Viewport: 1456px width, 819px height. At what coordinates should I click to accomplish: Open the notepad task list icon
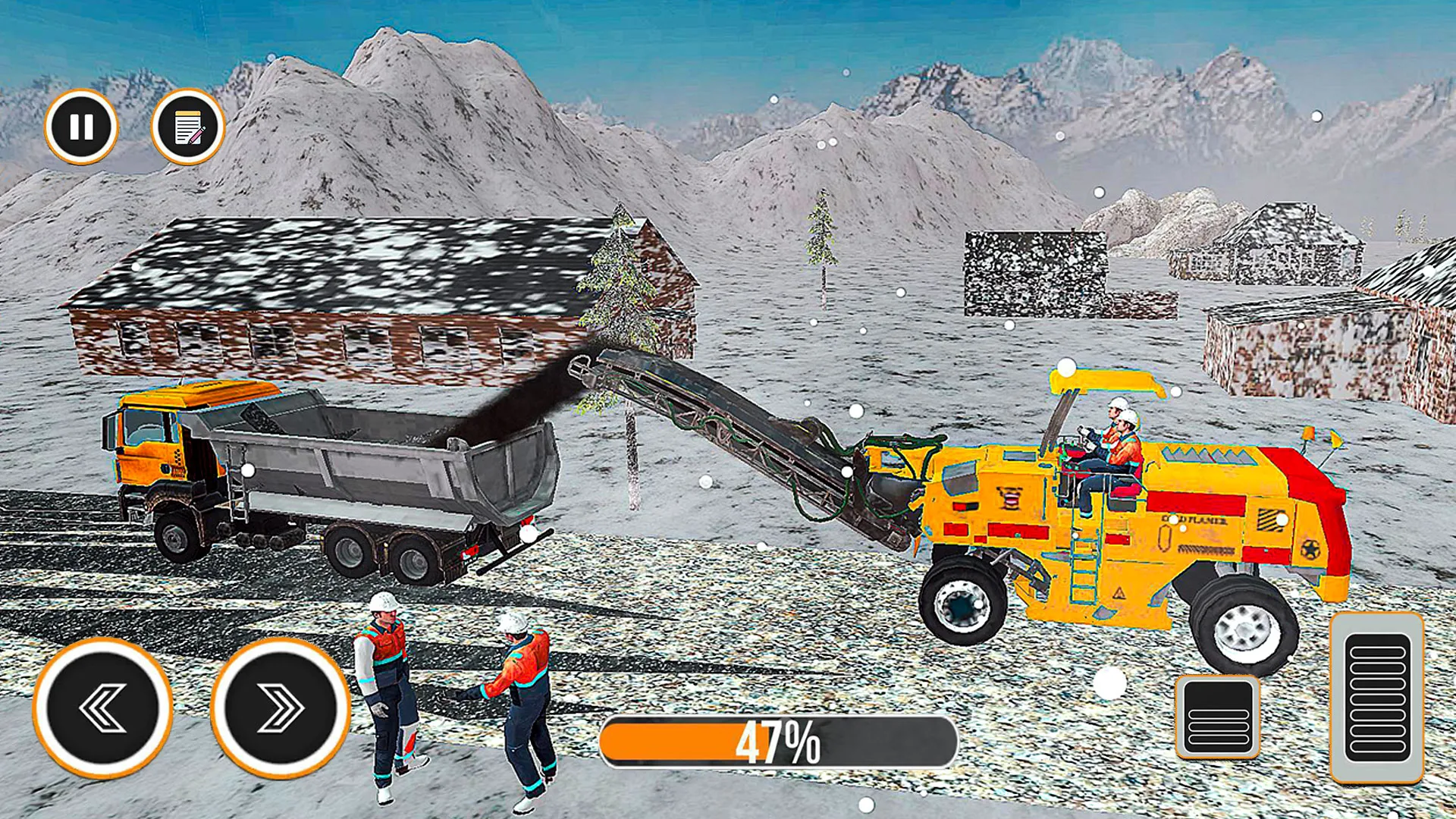pyautogui.click(x=187, y=127)
